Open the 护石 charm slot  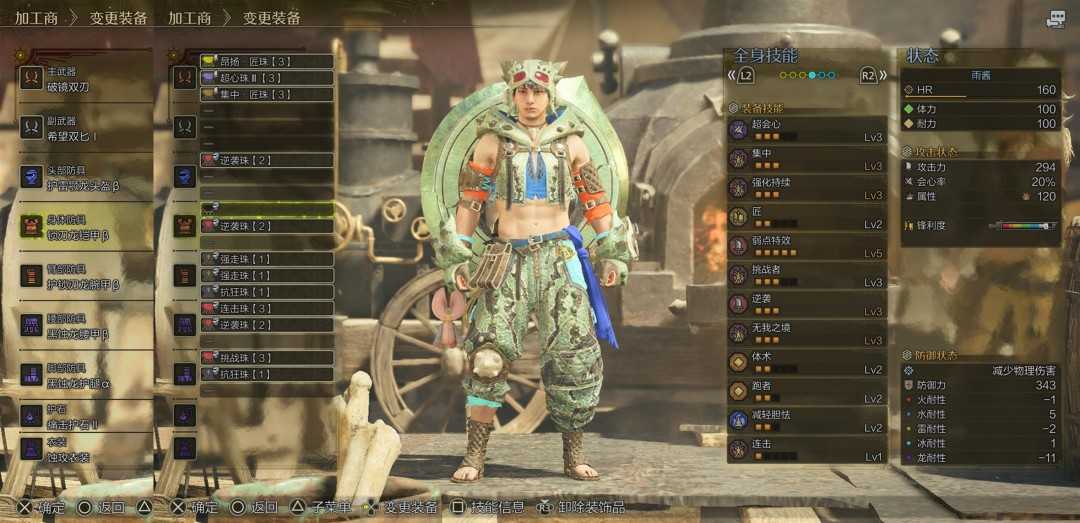[85, 416]
